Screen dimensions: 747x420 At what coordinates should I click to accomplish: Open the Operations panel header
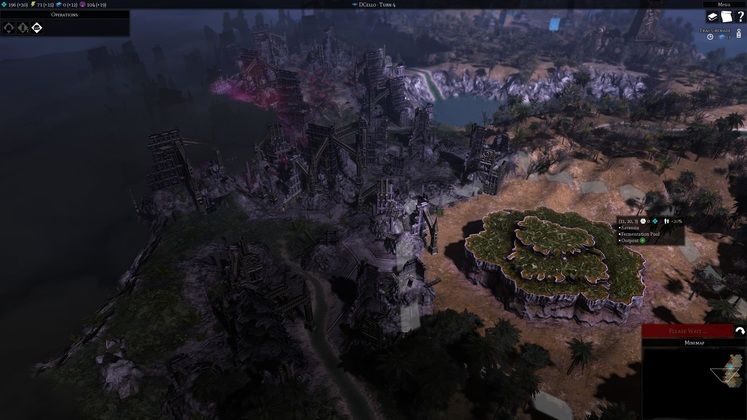coord(64,15)
